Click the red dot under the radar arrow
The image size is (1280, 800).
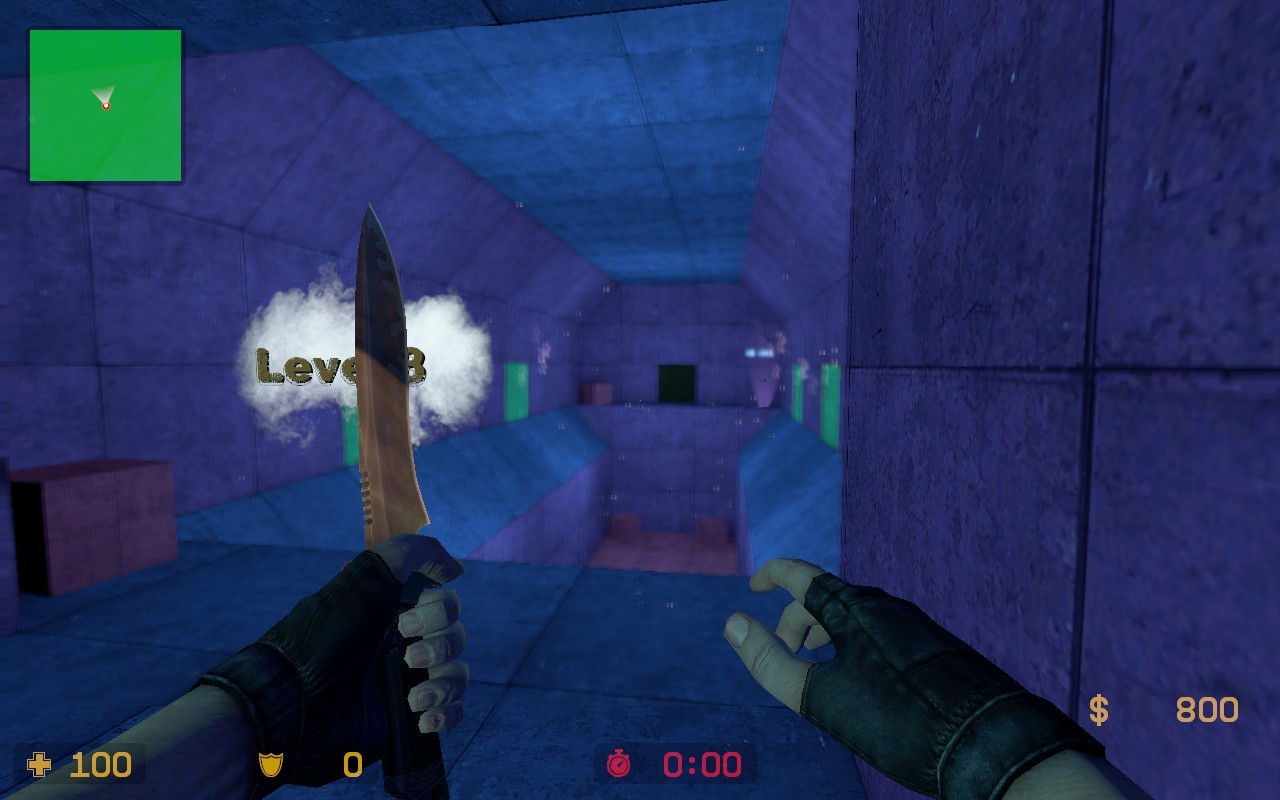(x=105, y=104)
